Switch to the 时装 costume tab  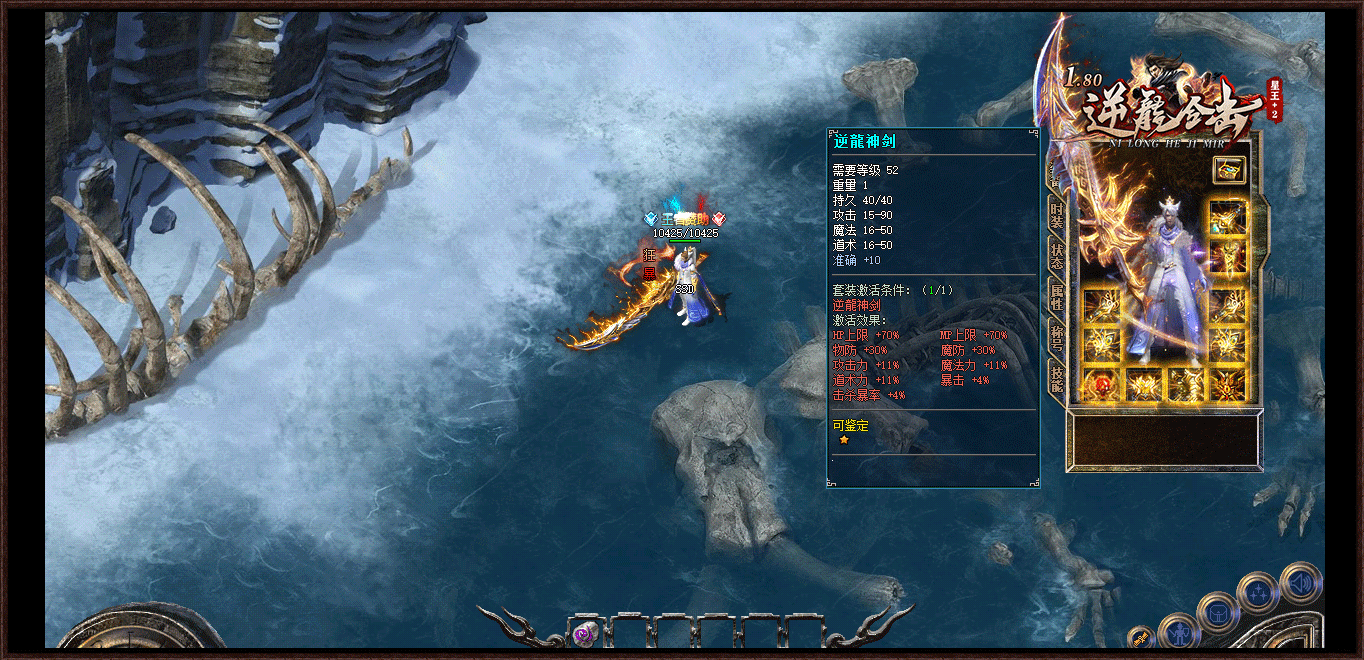1056,216
